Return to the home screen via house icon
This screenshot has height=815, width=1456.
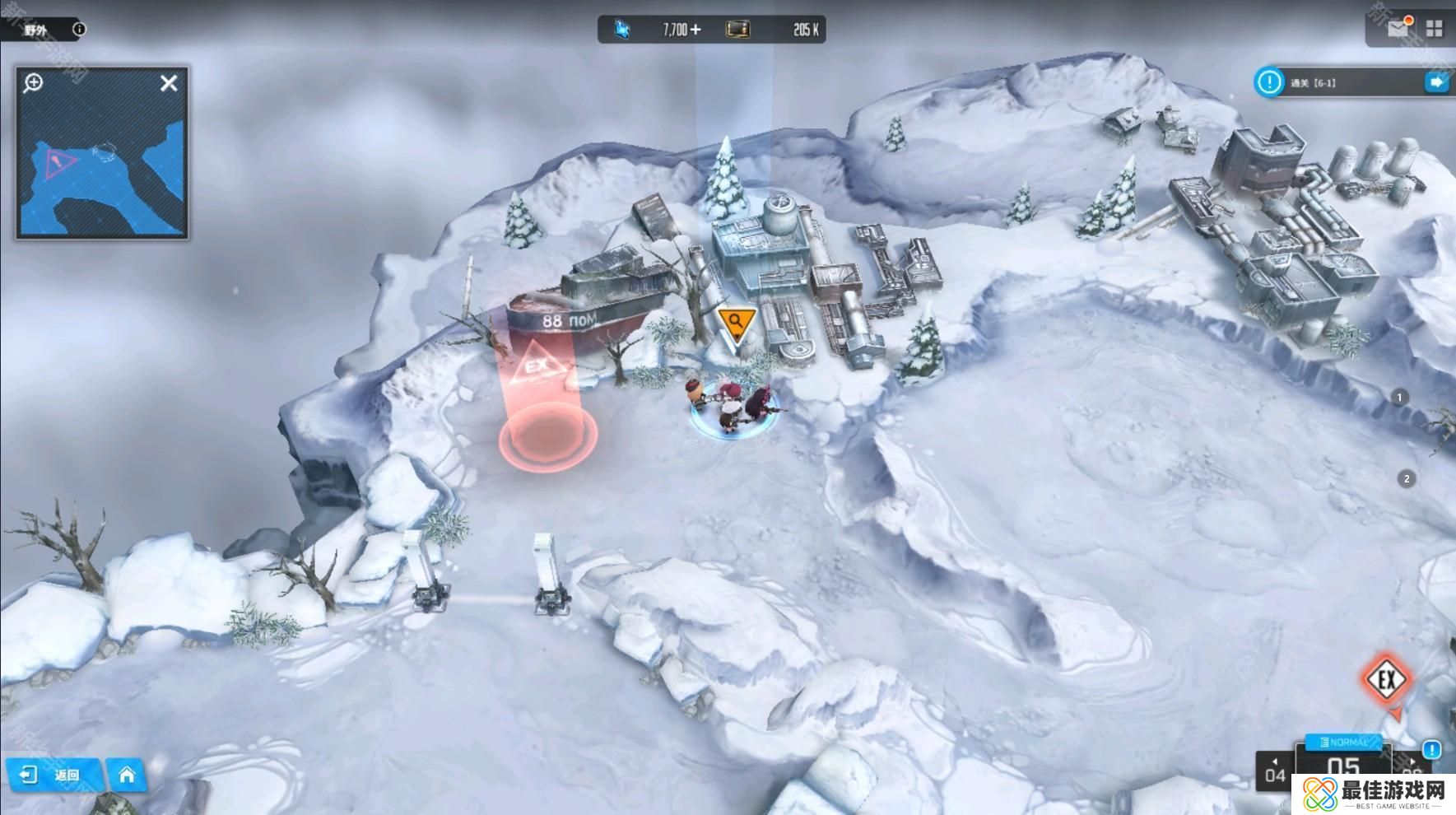[x=127, y=775]
